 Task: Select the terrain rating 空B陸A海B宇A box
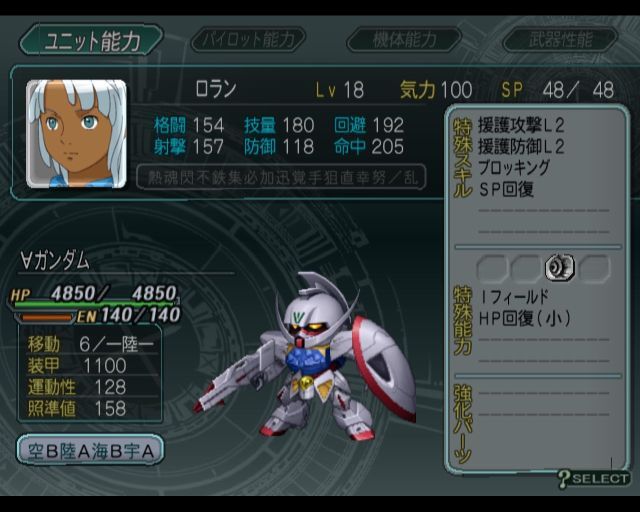(90, 450)
